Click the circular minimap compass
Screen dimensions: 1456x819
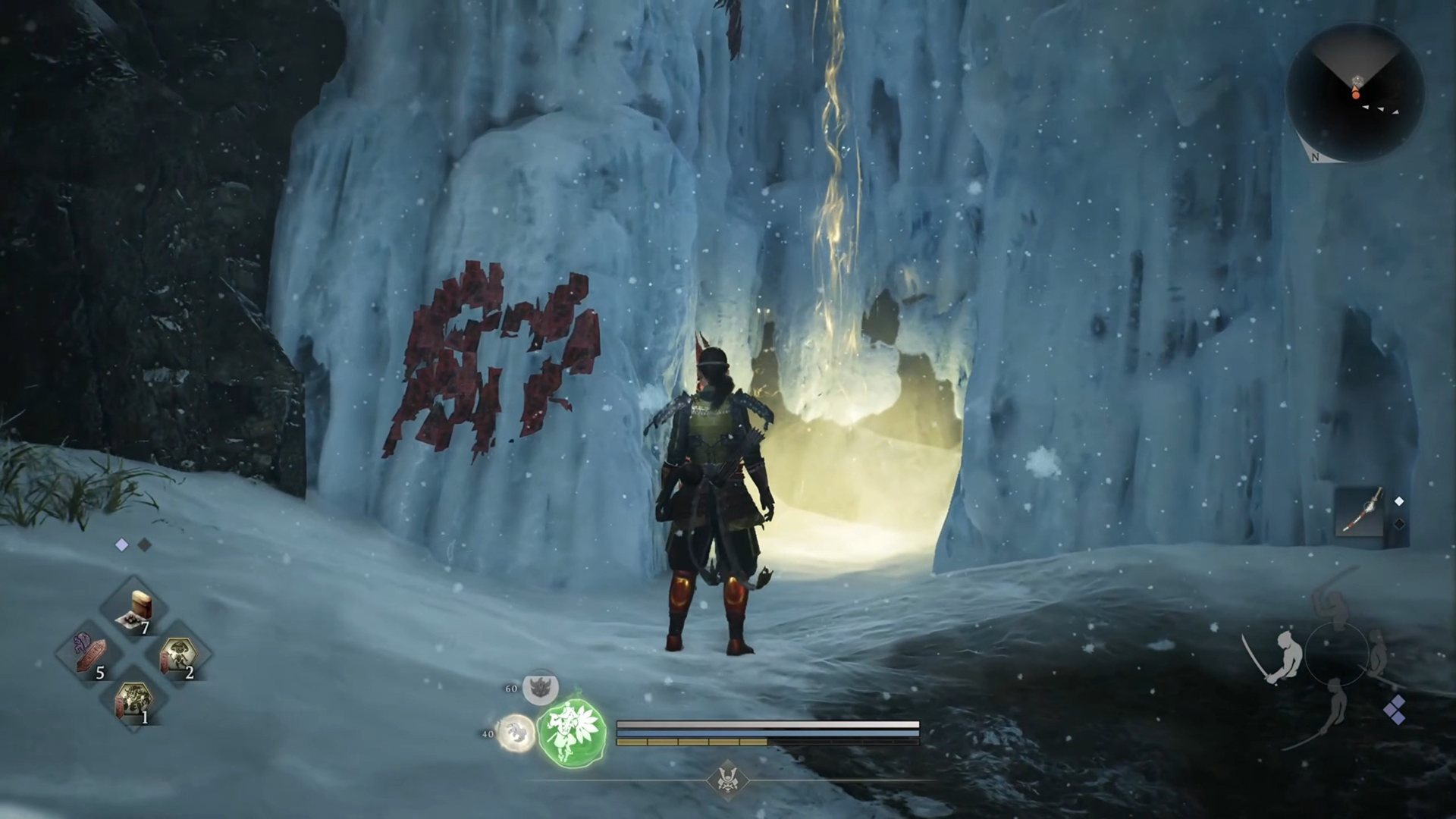[1355, 93]
